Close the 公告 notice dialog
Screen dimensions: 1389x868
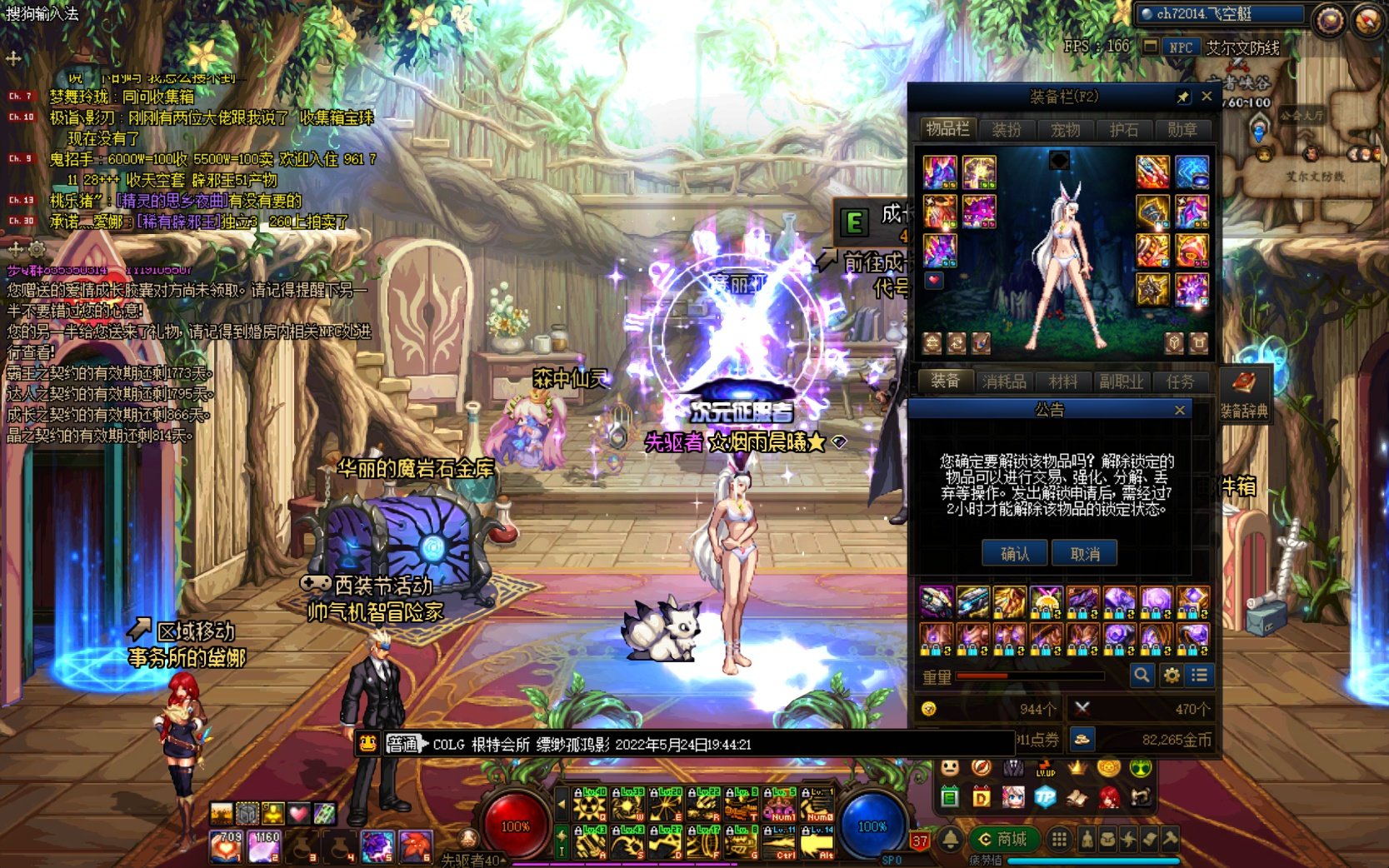pos(1179,410)
